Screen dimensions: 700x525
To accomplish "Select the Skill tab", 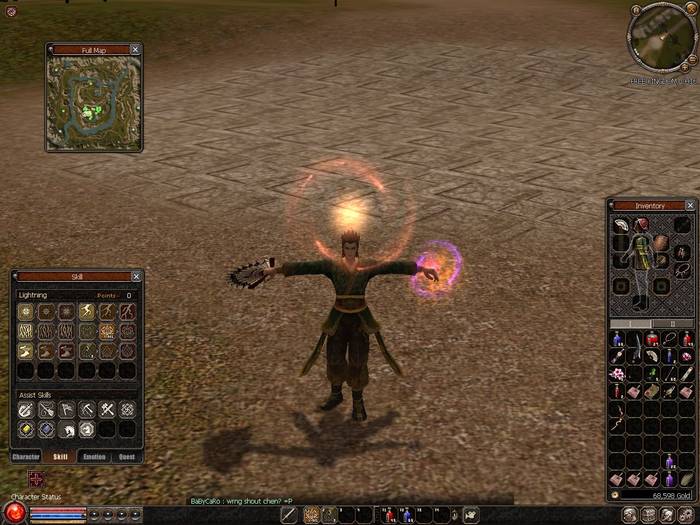I will (60, 456).
